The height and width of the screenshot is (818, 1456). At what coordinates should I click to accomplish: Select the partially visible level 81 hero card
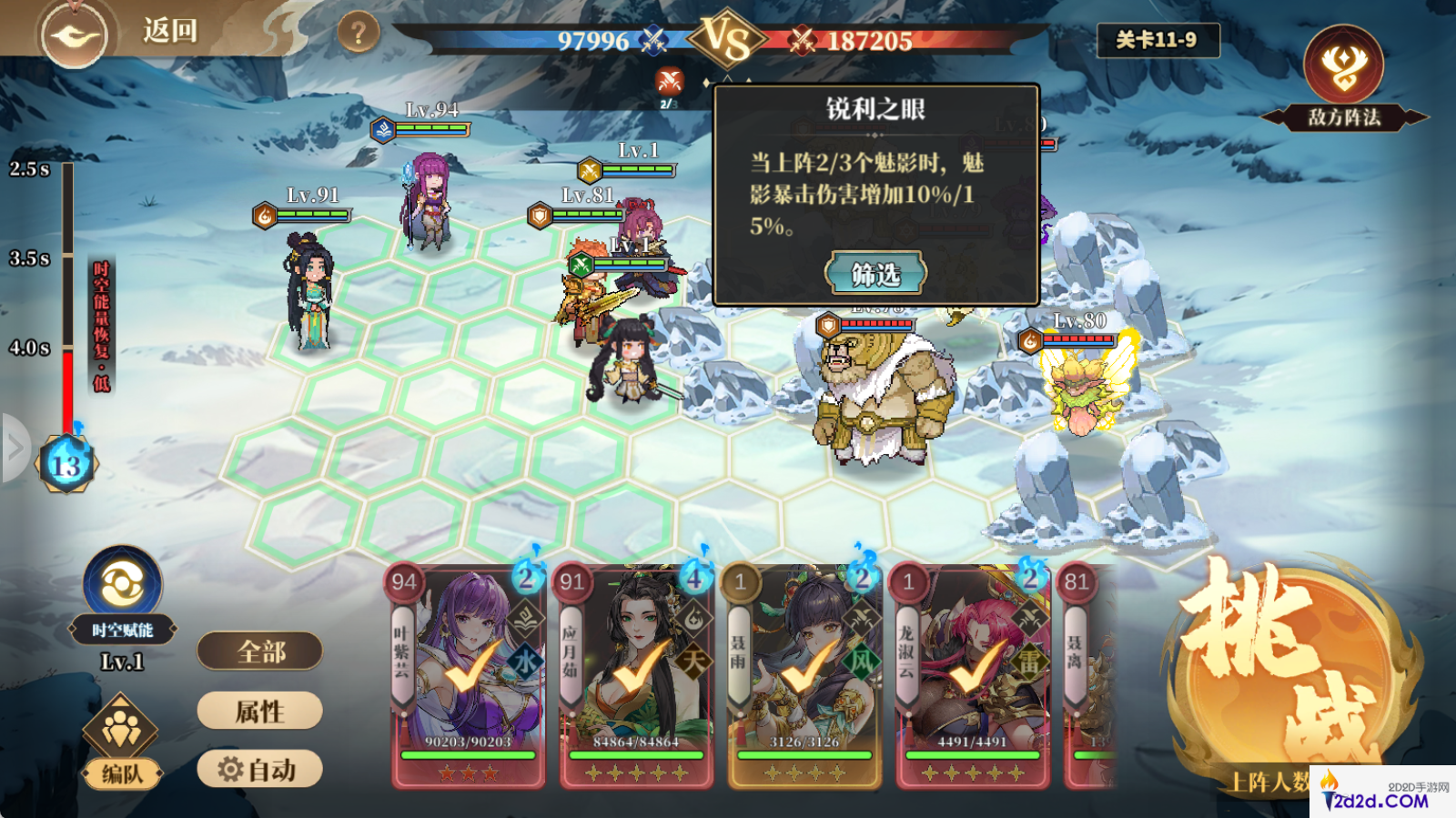tap(1089, 675)
